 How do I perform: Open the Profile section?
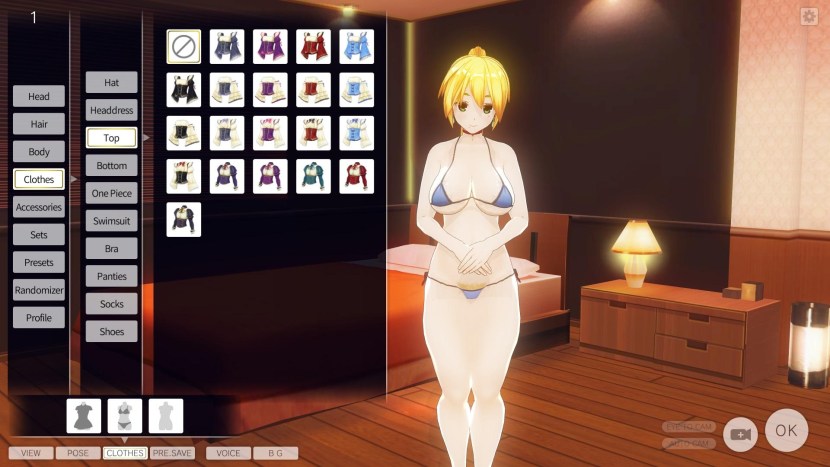pyautogui.click(x=39, y=317)
